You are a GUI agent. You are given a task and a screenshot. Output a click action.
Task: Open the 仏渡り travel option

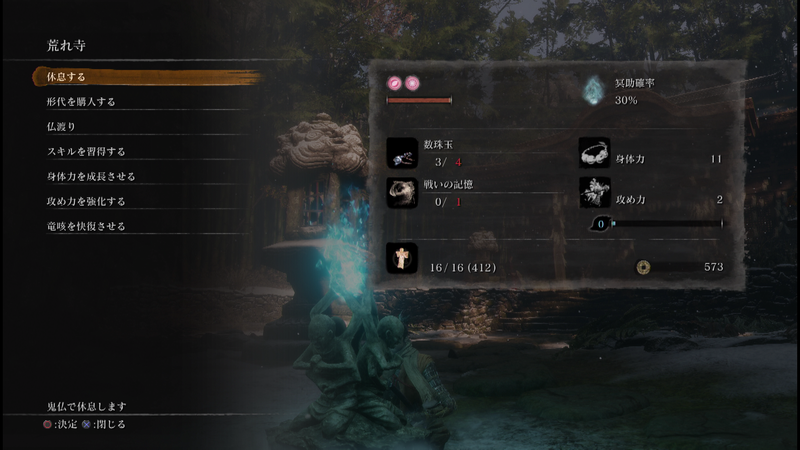pyautogui.click(x=61, y=127)
